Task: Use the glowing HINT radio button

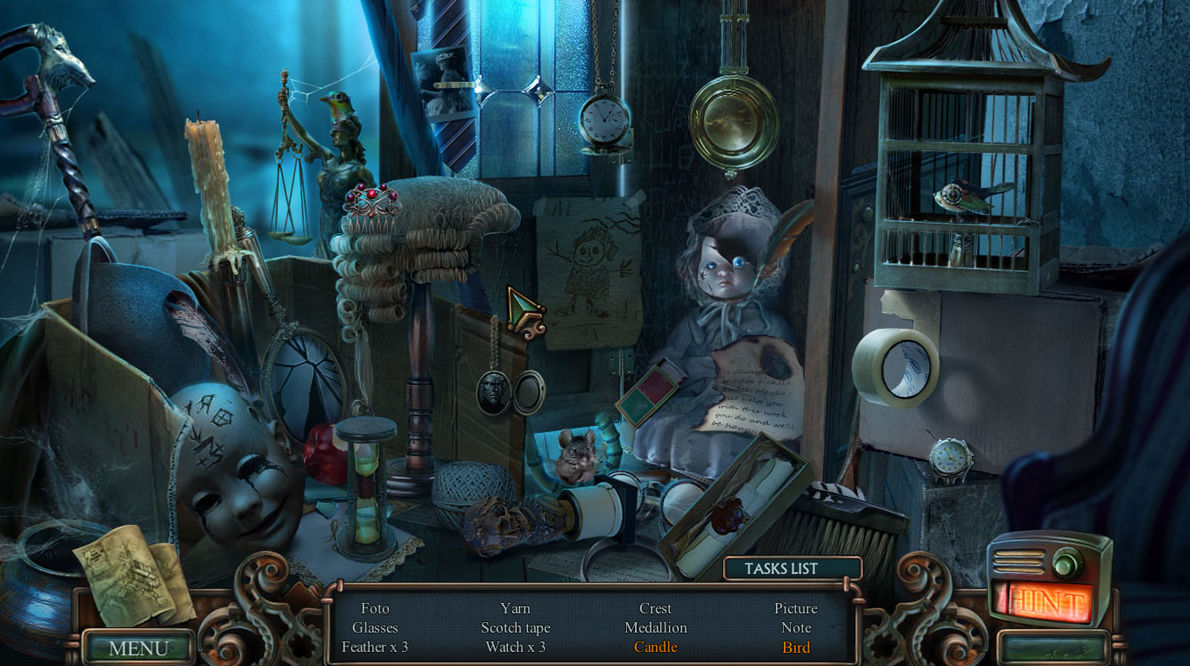Action: click(1048, 601)
